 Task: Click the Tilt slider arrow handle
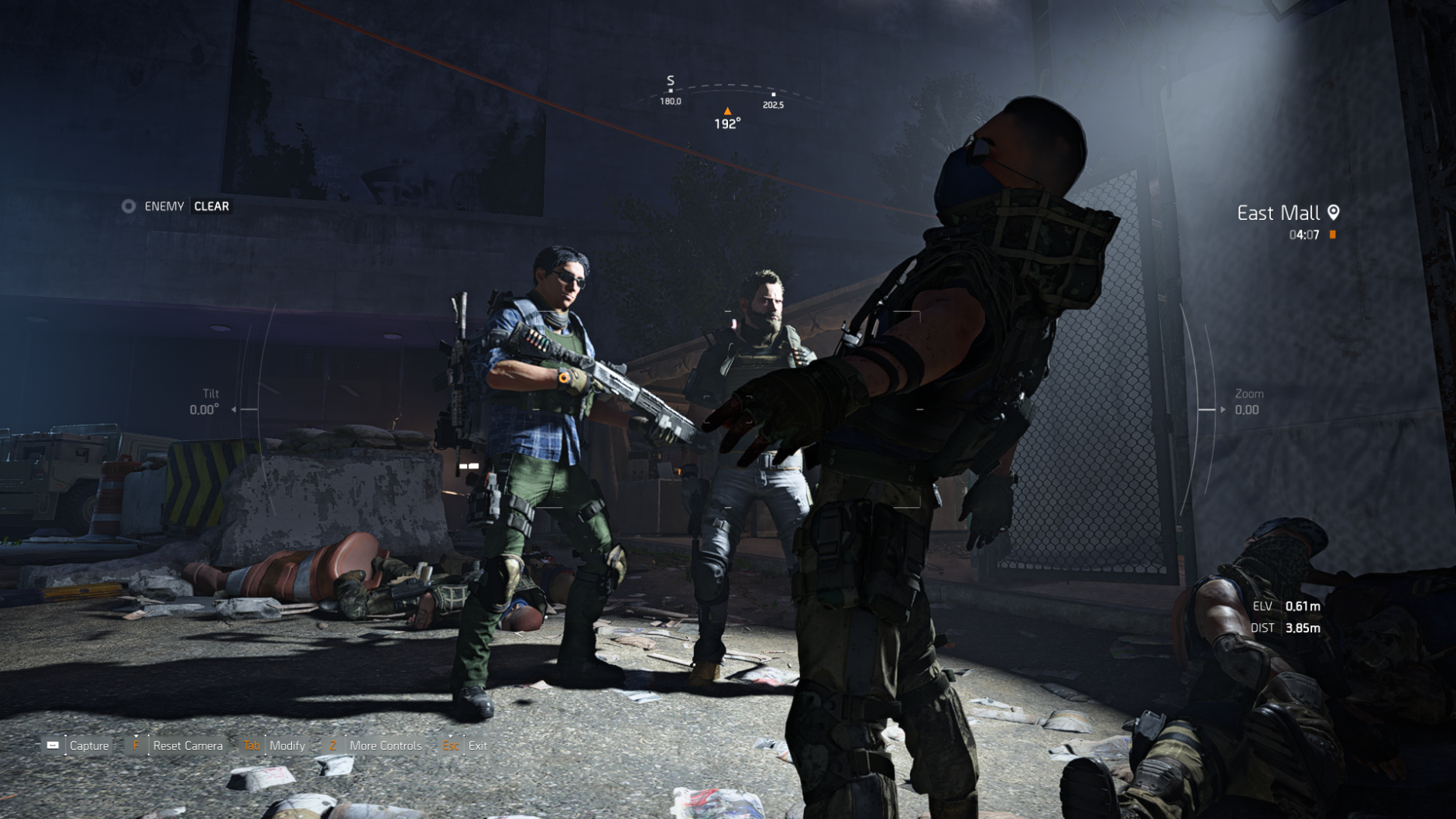click(x=234, y=409)
